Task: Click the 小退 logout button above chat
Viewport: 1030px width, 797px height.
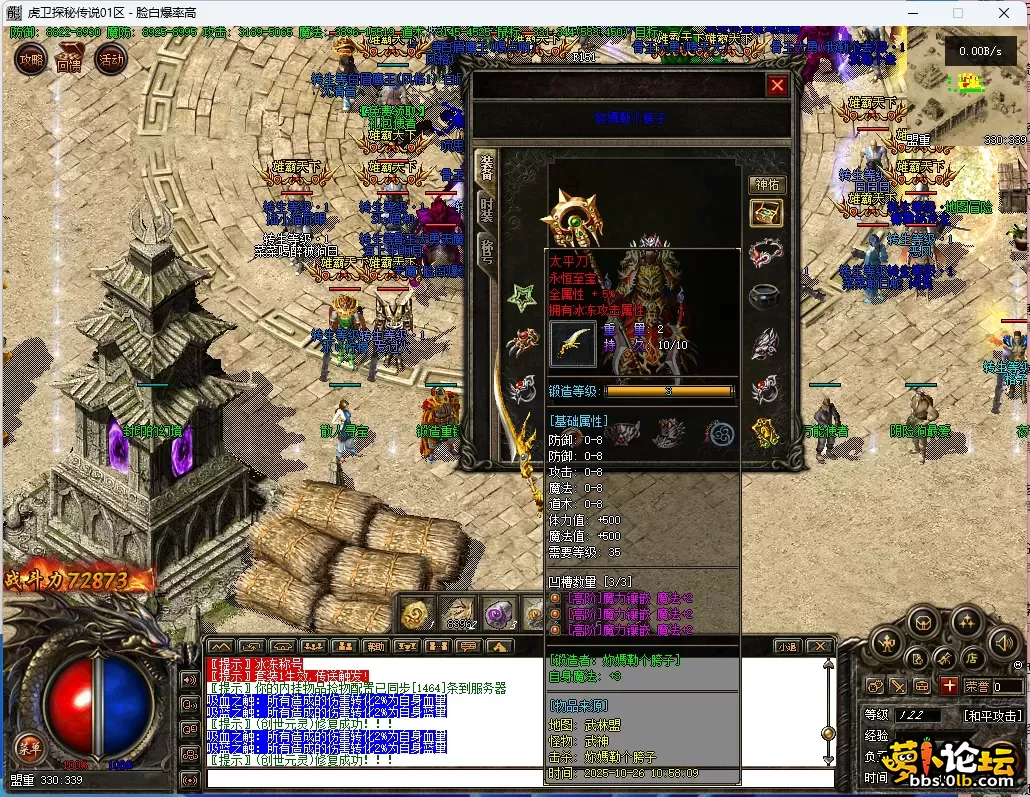Action: point(787,647)
